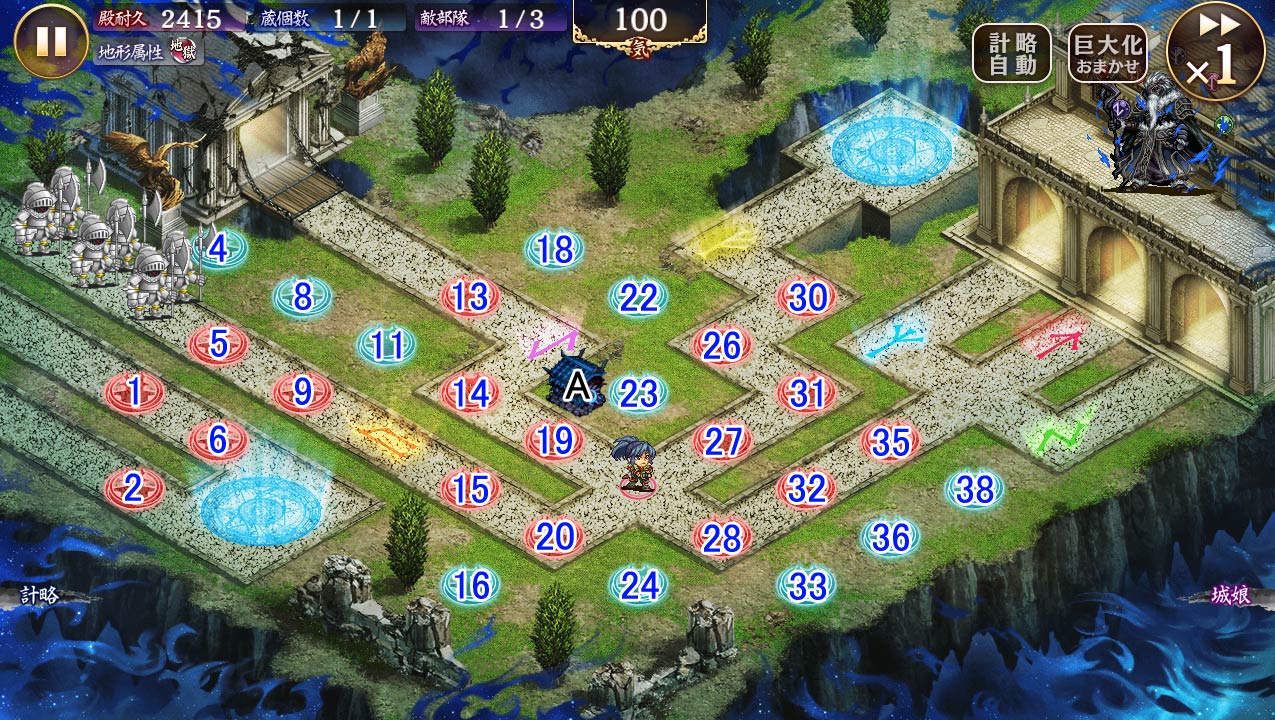Activate the 巨大化 おまかせ button
Screen dimensions: 1275x720
[x=1107, y=53]
